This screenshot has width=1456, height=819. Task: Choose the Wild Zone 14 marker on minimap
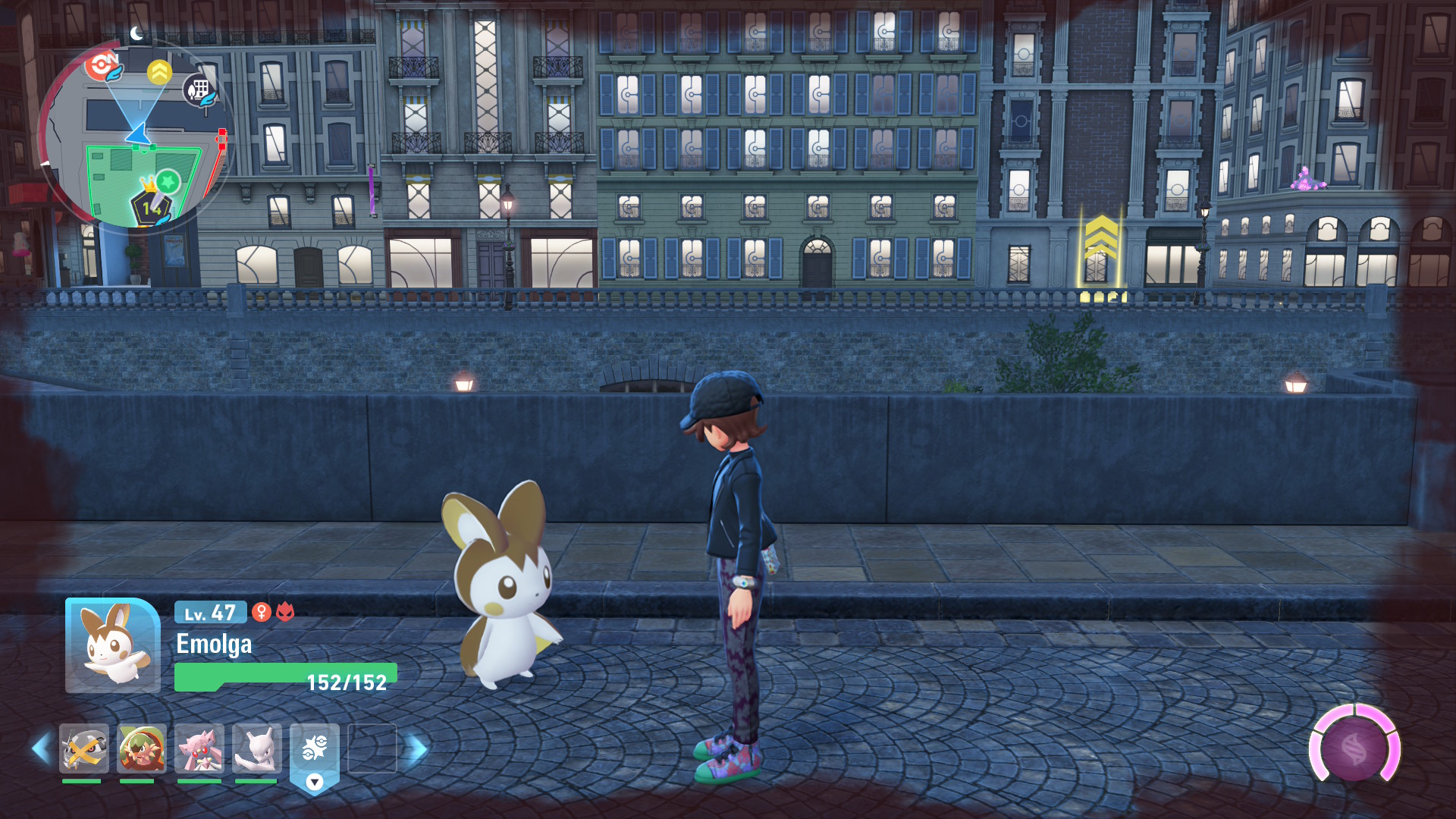click(150, 208)
